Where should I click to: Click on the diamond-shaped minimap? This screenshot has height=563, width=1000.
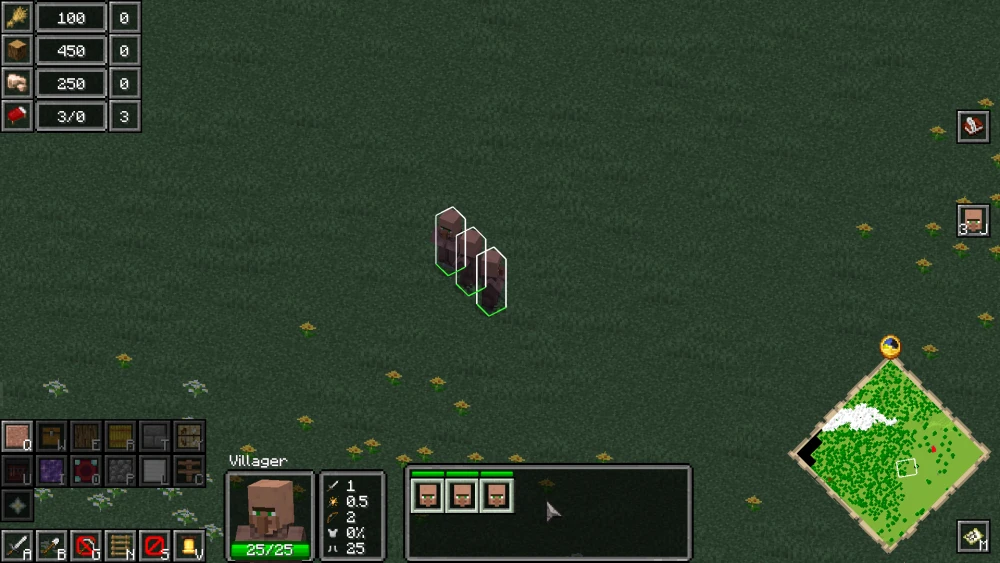coord(890,448)
